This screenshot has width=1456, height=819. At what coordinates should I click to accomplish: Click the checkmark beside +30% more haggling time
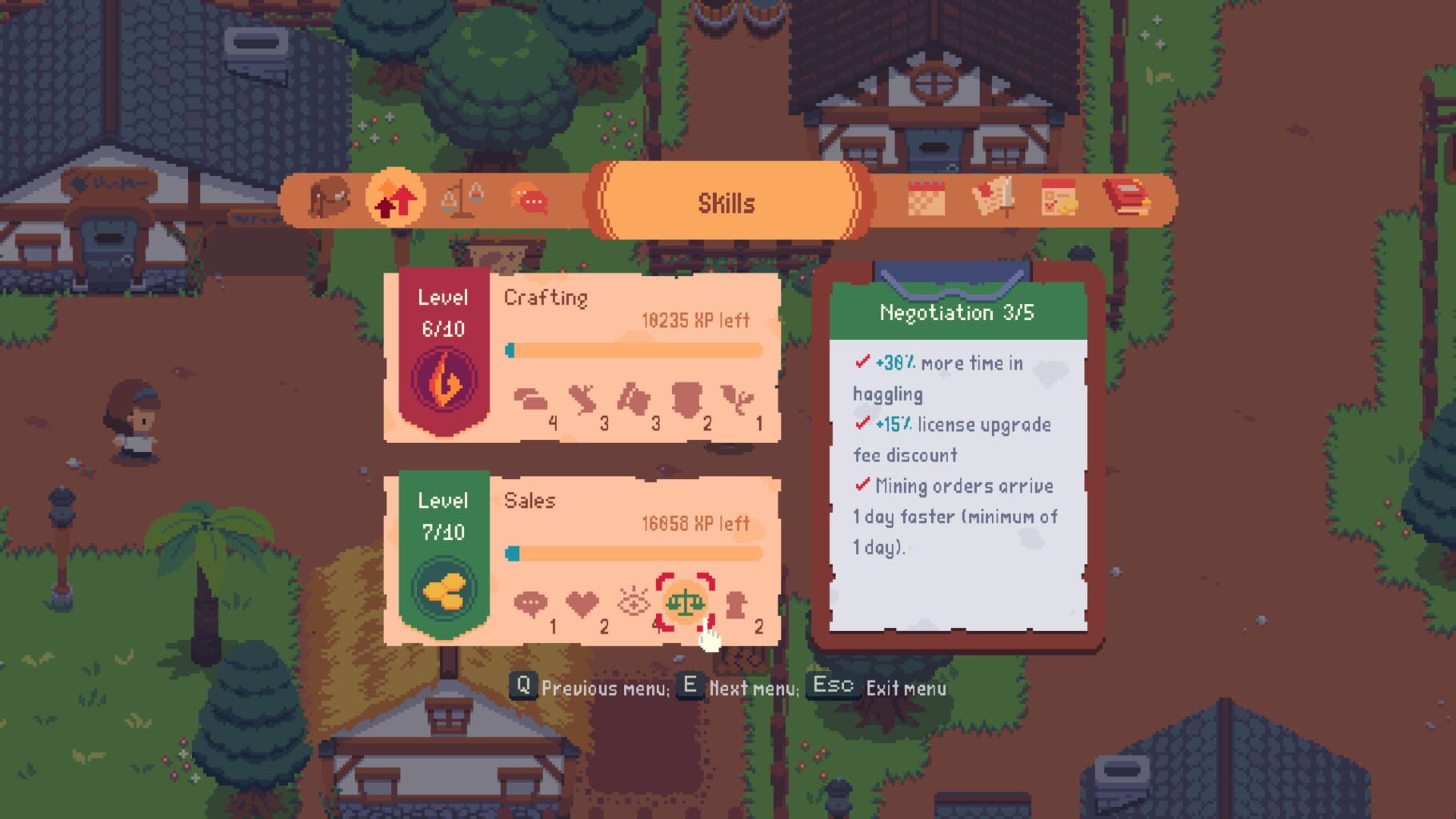point(862,362)
